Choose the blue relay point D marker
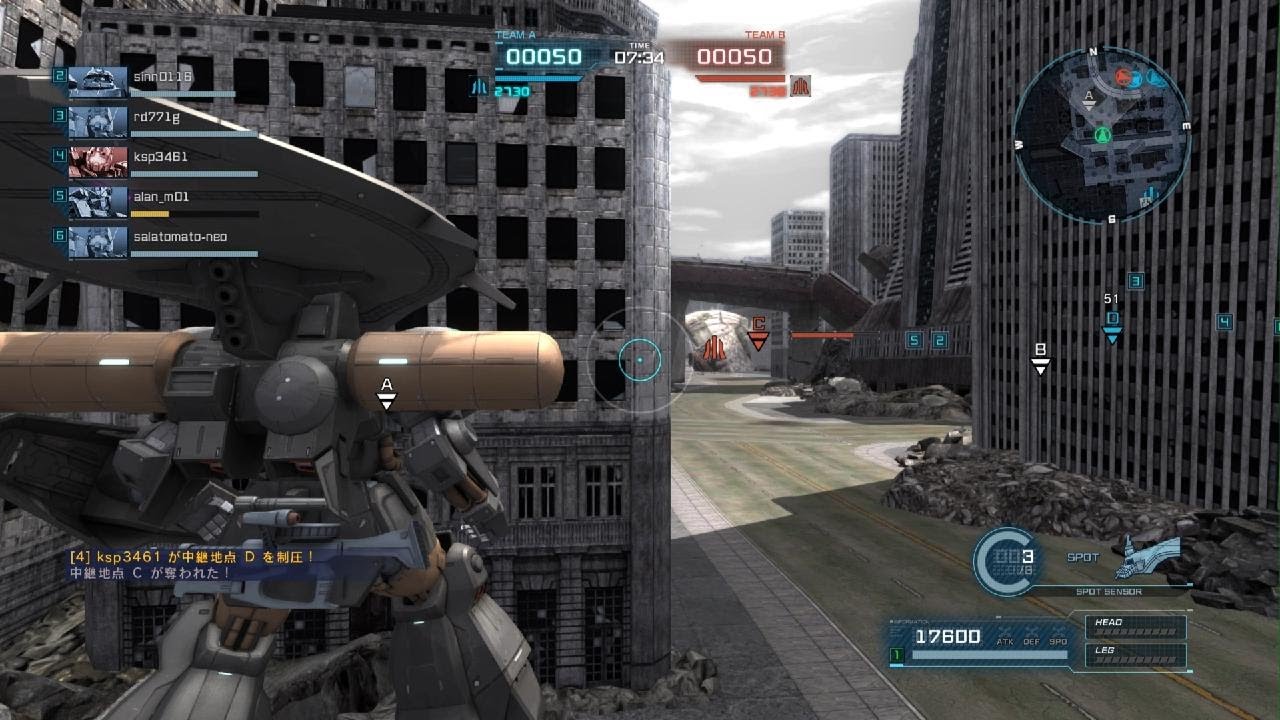The height and width of the screenshot is (720, 1280). pyautogui.click(x=1112, y=326)
